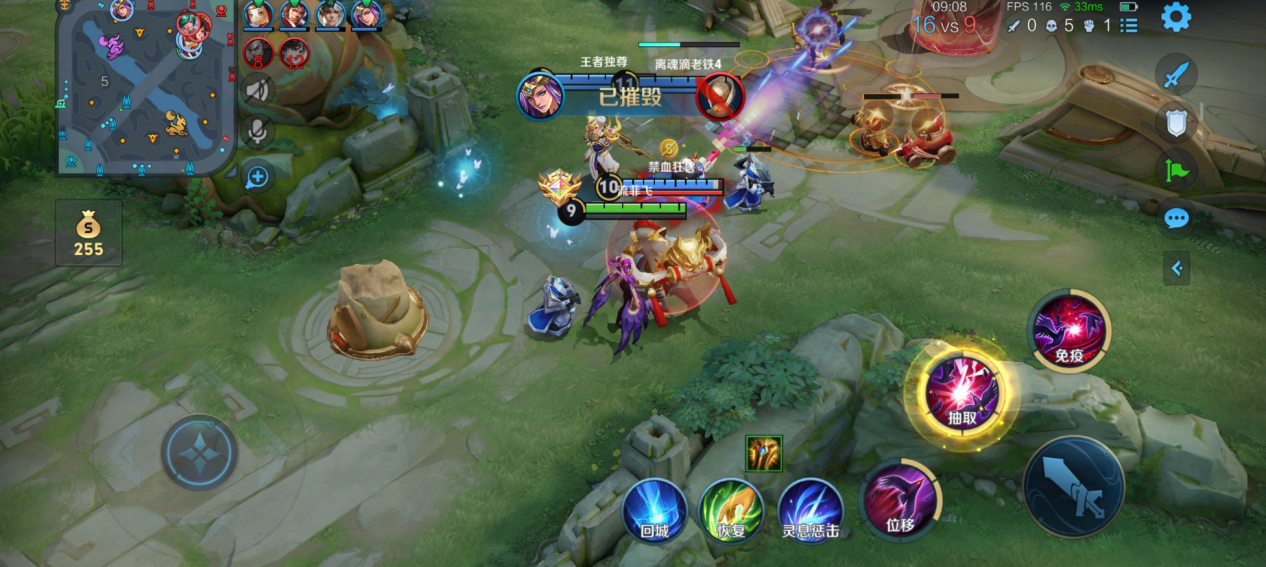Use the active equipment item above 恢复

[764, 453]
